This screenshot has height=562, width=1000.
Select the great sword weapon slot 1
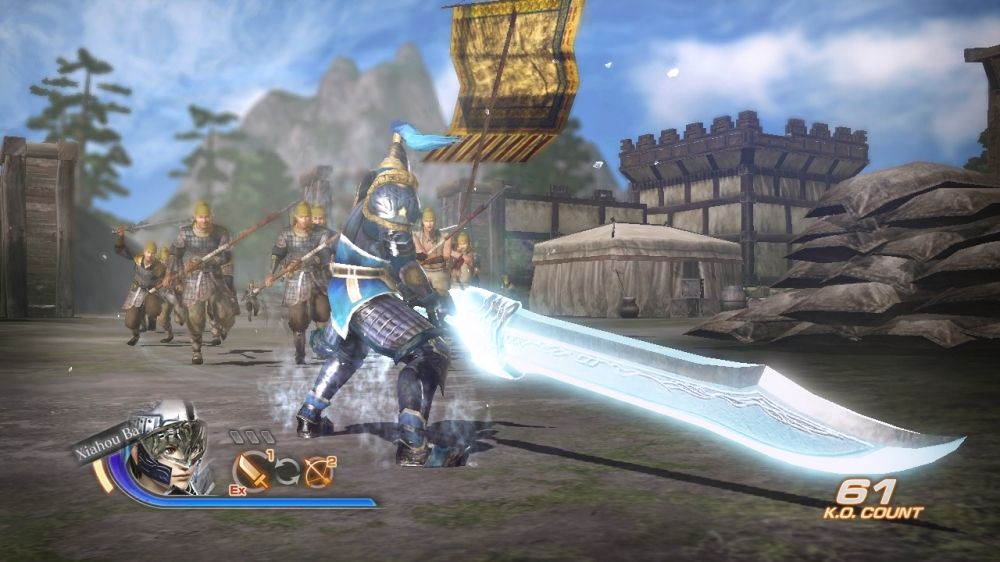click(x=251, y=471)
